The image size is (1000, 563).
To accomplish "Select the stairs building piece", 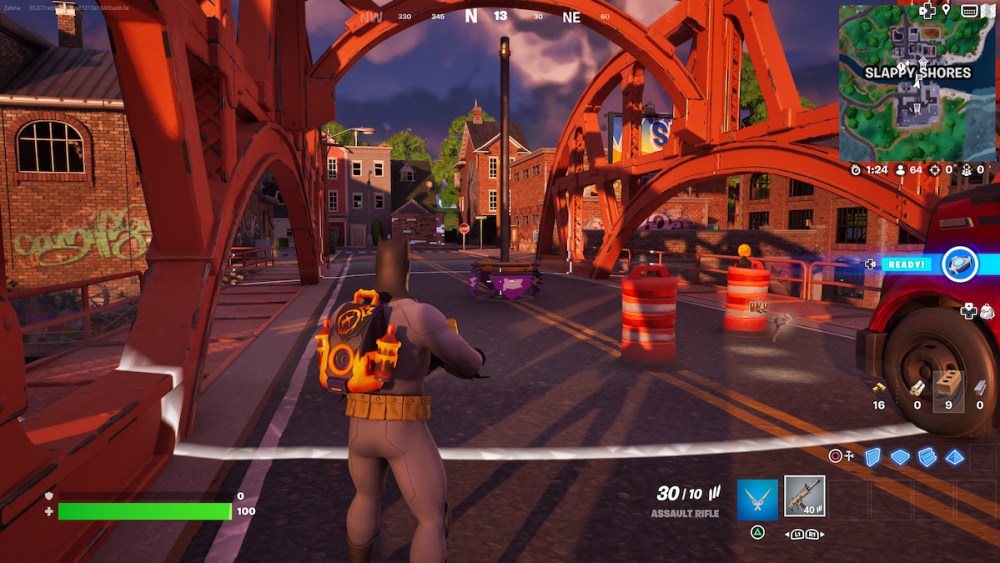I will 927,456.
